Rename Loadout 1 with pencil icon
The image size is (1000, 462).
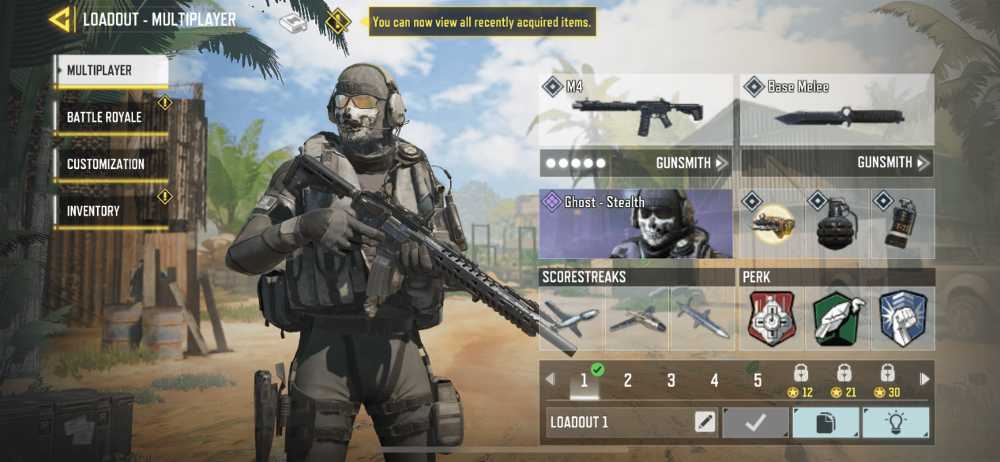pos(705,422)
